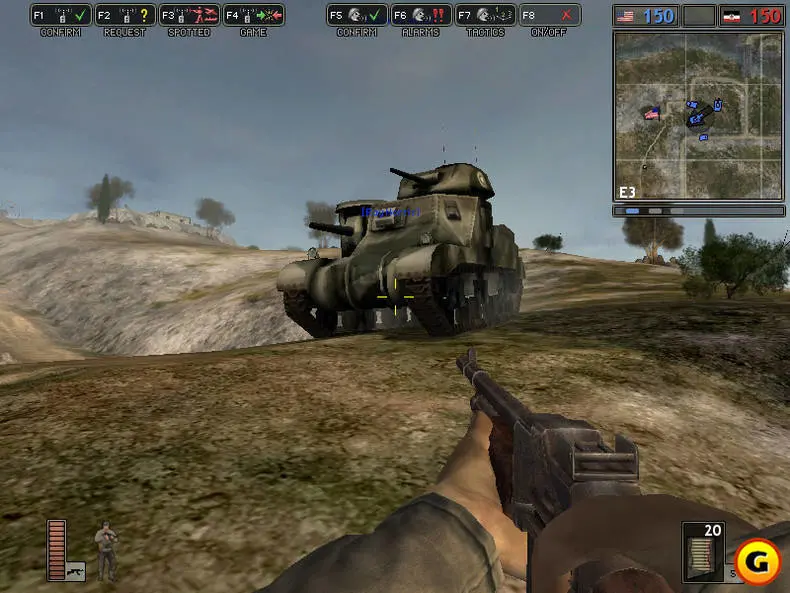Choose the F6 Alarms radio command
The image size is (790, 593).
coord(419,16)
